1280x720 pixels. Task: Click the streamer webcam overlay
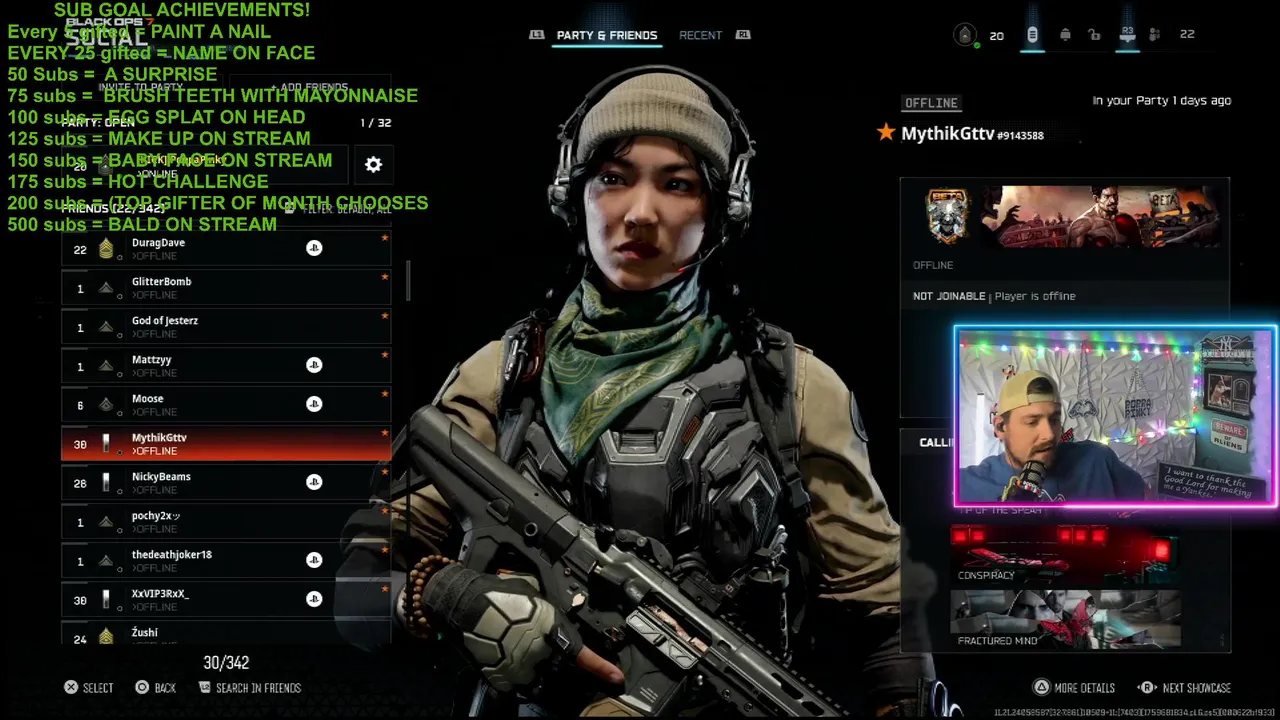click(1115, 416)
